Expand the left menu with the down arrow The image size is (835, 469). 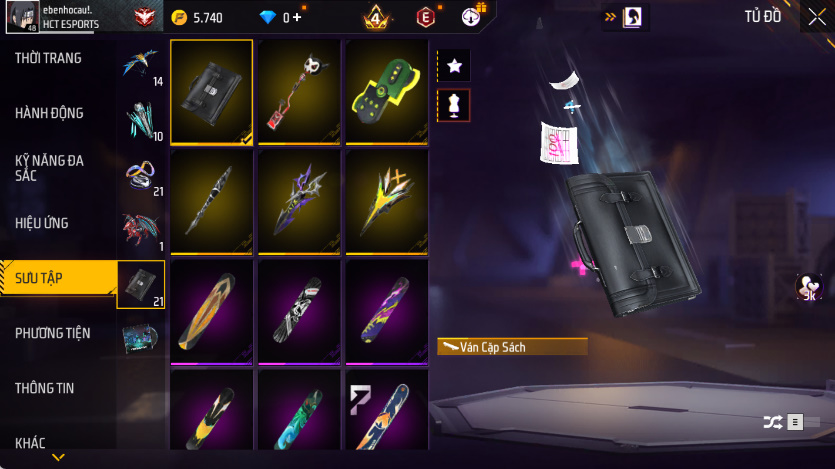[x=58, y=457]
